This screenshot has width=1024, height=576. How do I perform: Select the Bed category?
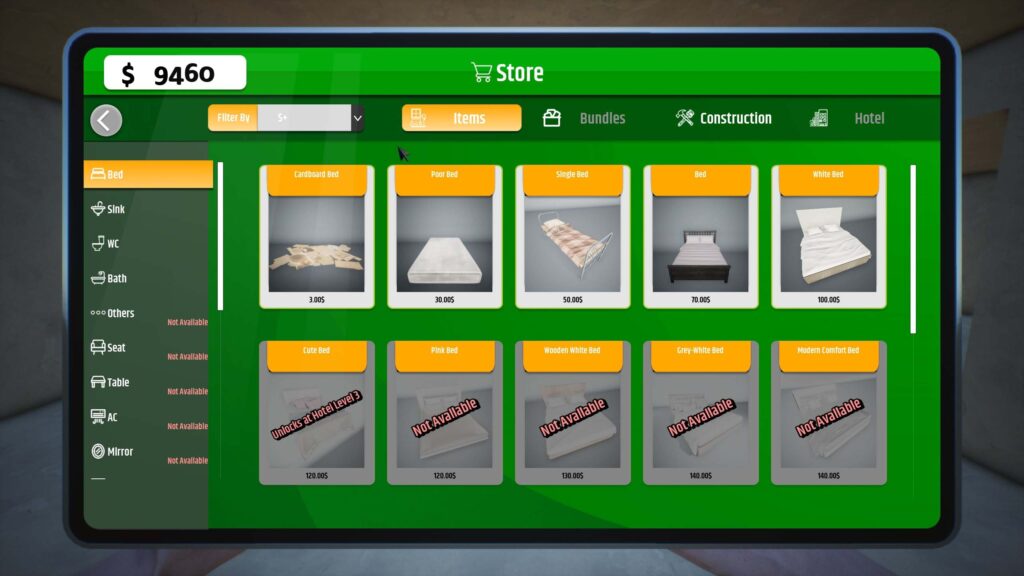pos(148,174)
